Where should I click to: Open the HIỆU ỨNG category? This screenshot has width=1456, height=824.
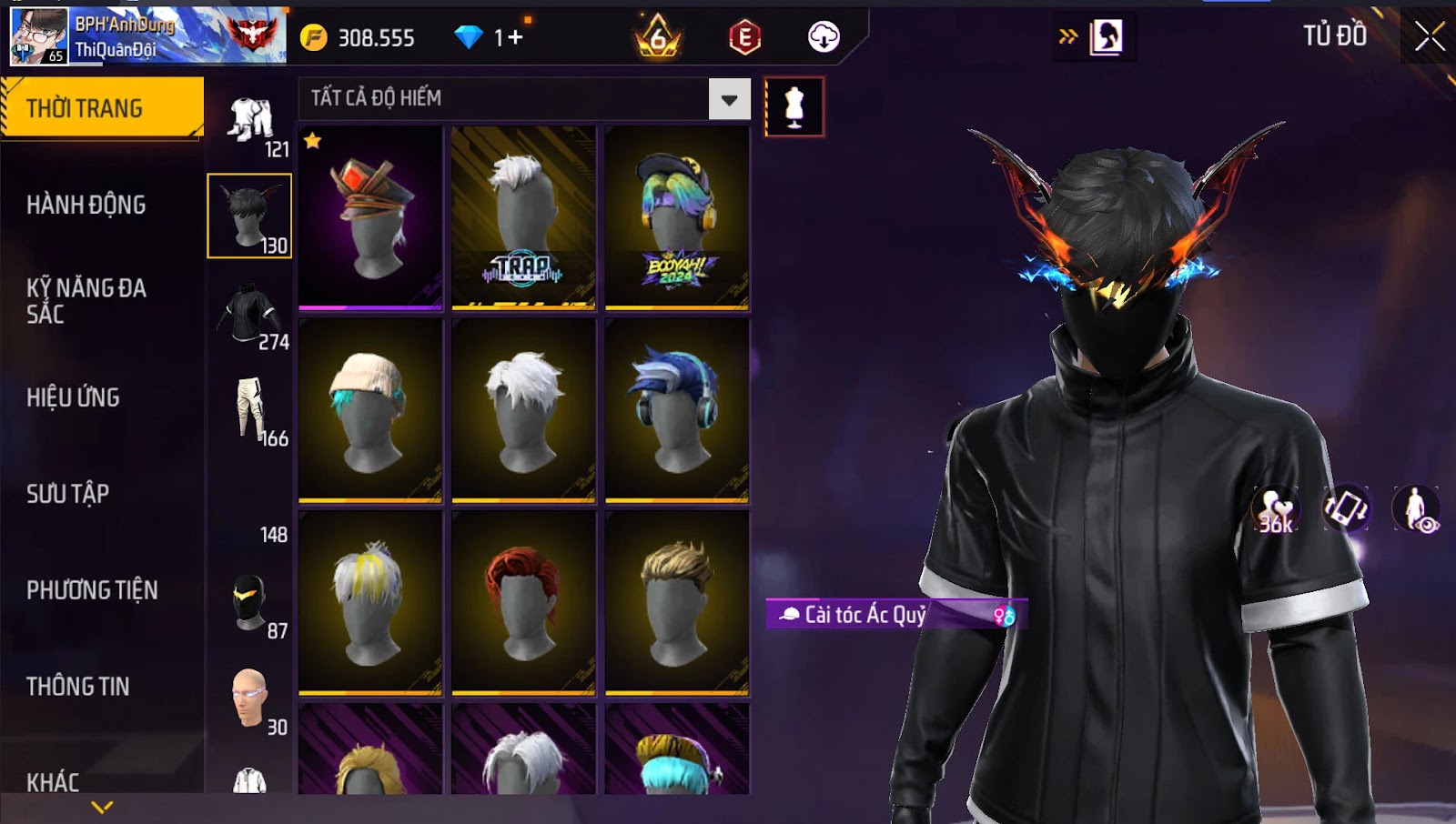73,397
